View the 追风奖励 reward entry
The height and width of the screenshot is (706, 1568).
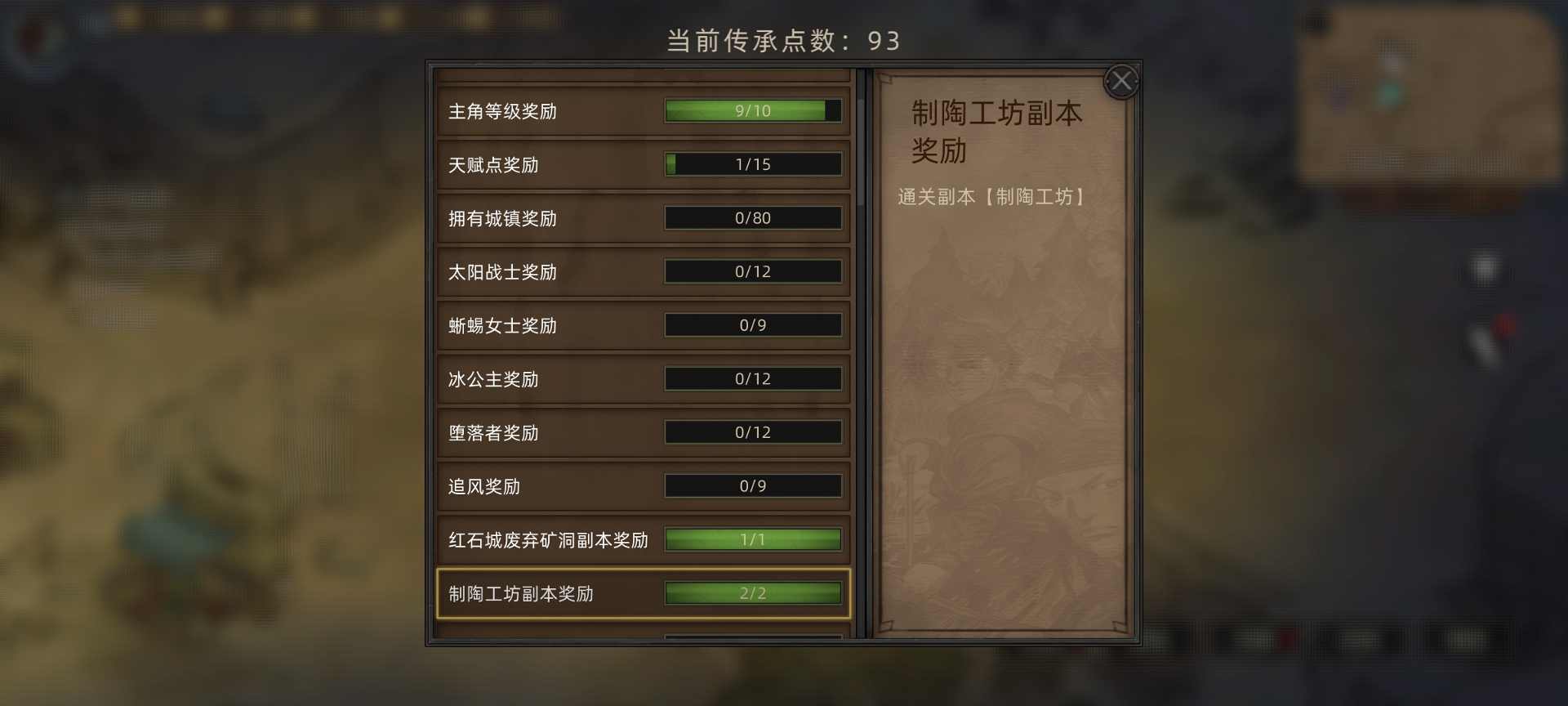click(642, 485)
